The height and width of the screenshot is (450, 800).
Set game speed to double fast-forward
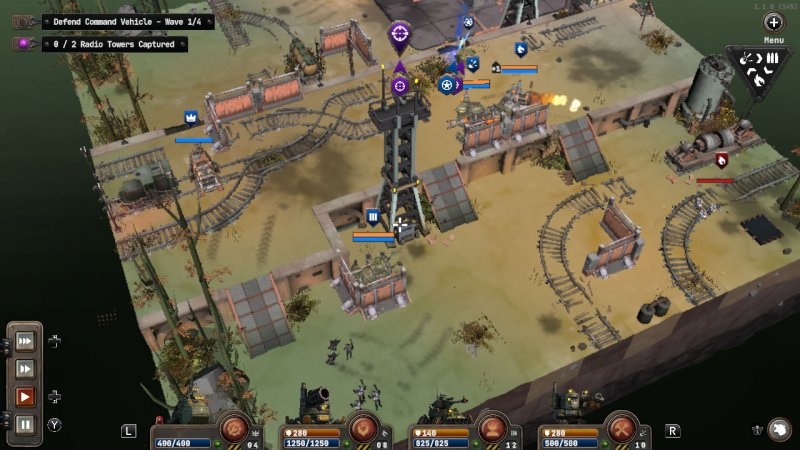point(25,369)
